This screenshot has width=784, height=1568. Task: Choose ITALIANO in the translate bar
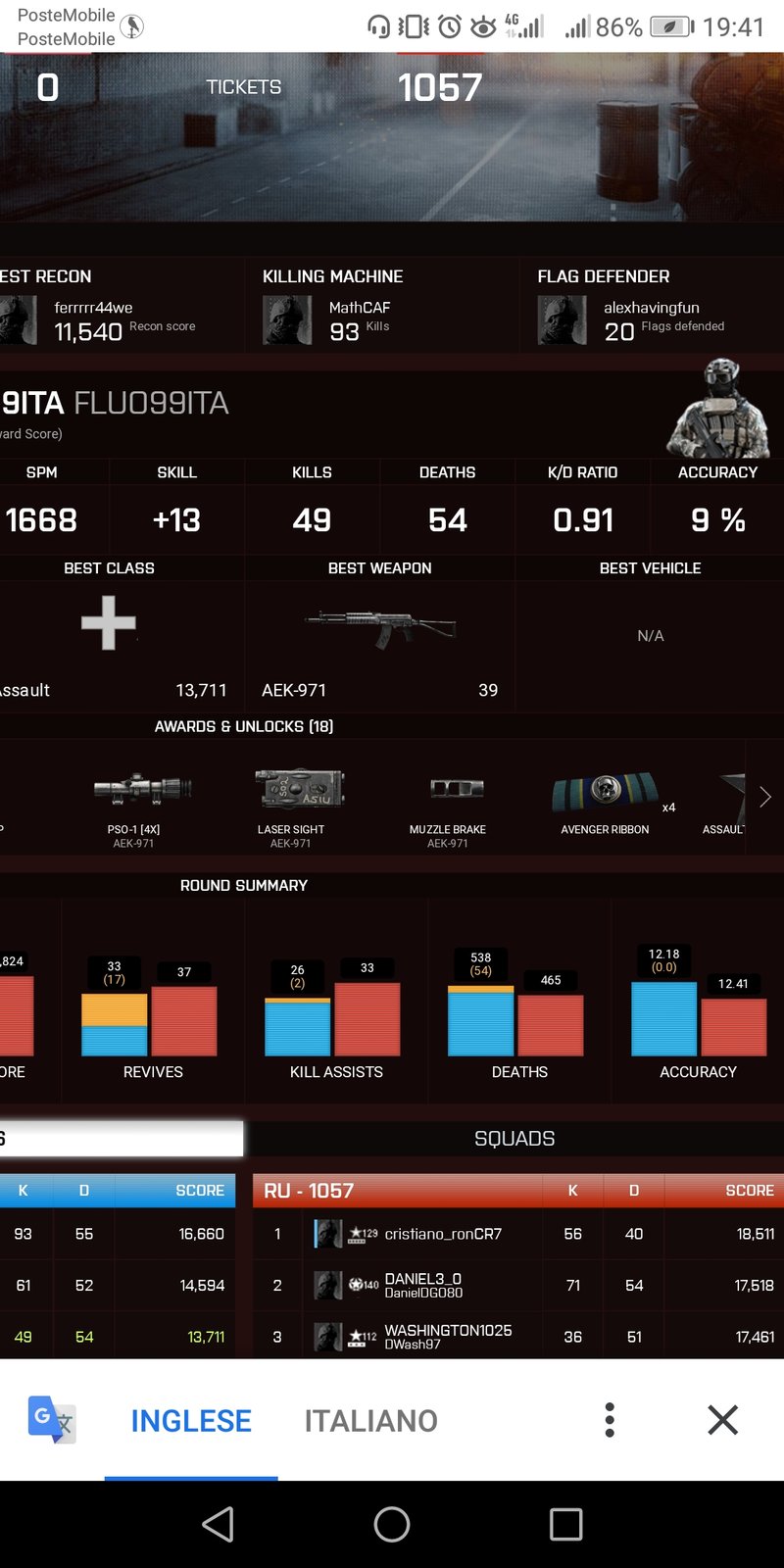point(370,1420)
